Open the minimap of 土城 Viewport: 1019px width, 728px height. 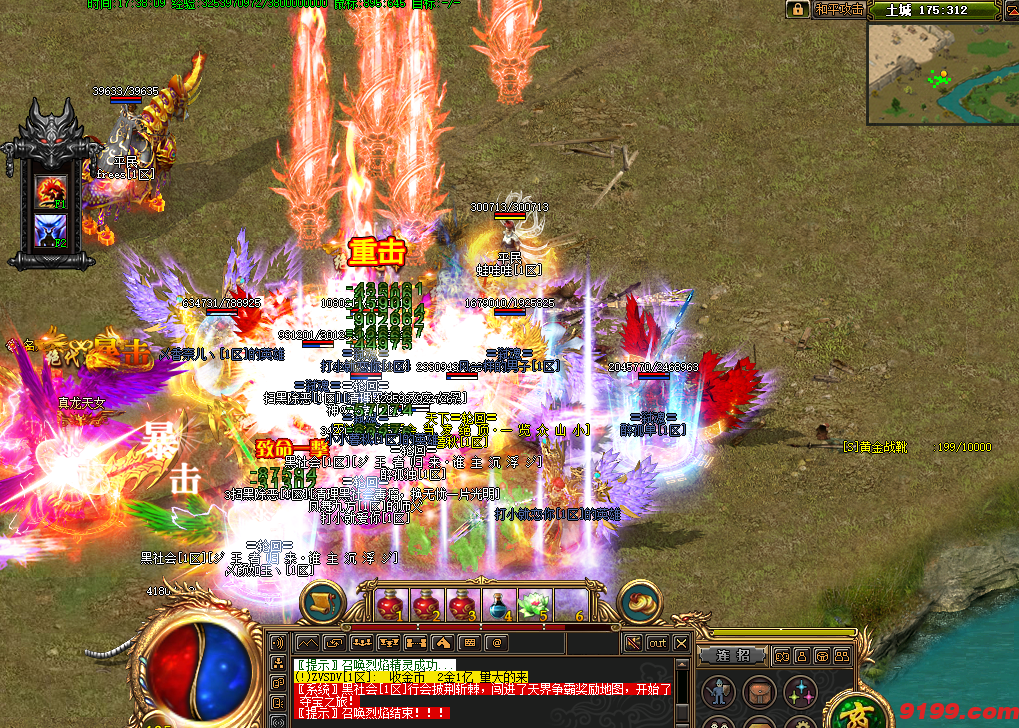941,73
